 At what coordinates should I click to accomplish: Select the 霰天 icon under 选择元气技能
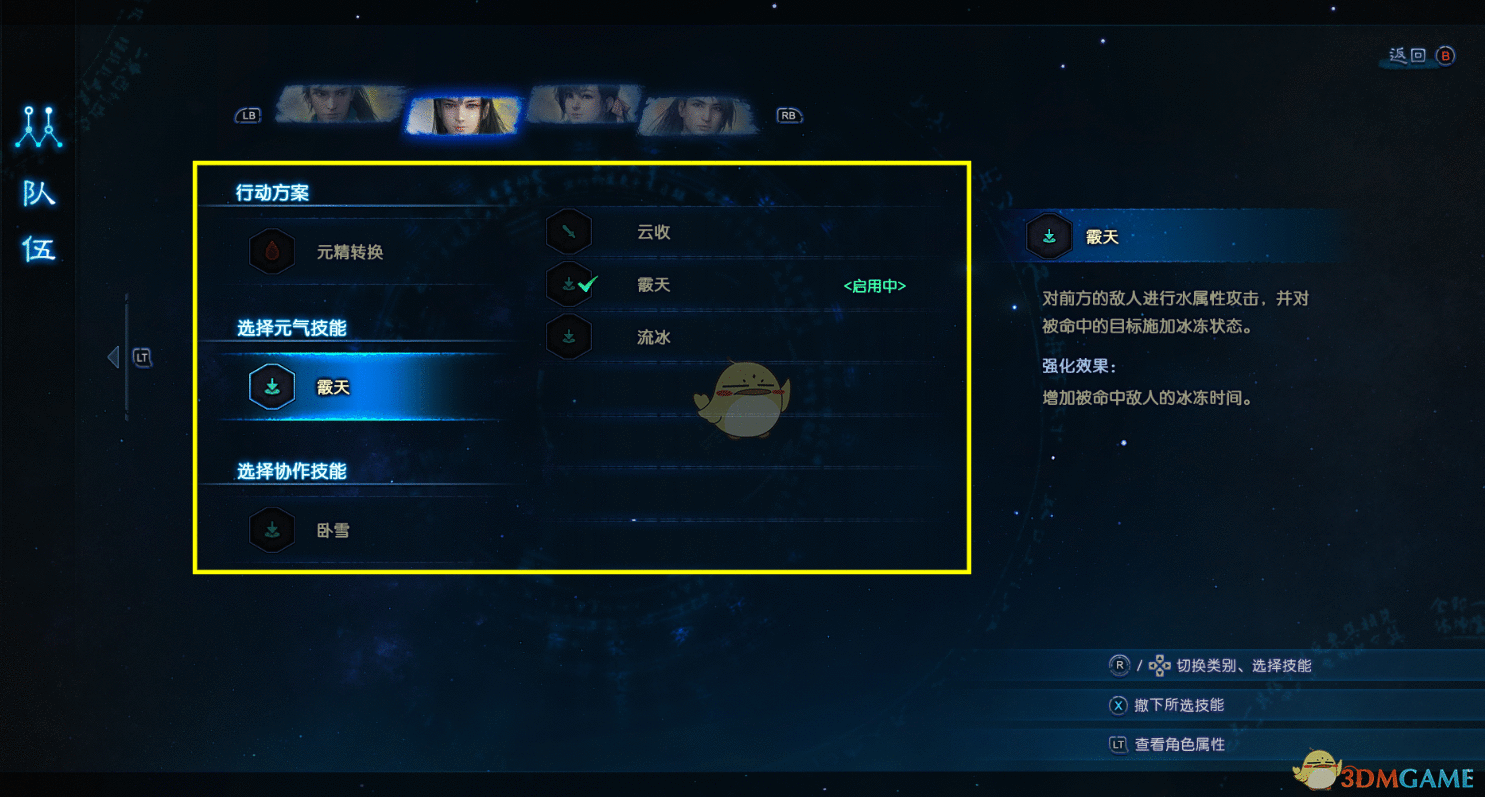(270, 386)
